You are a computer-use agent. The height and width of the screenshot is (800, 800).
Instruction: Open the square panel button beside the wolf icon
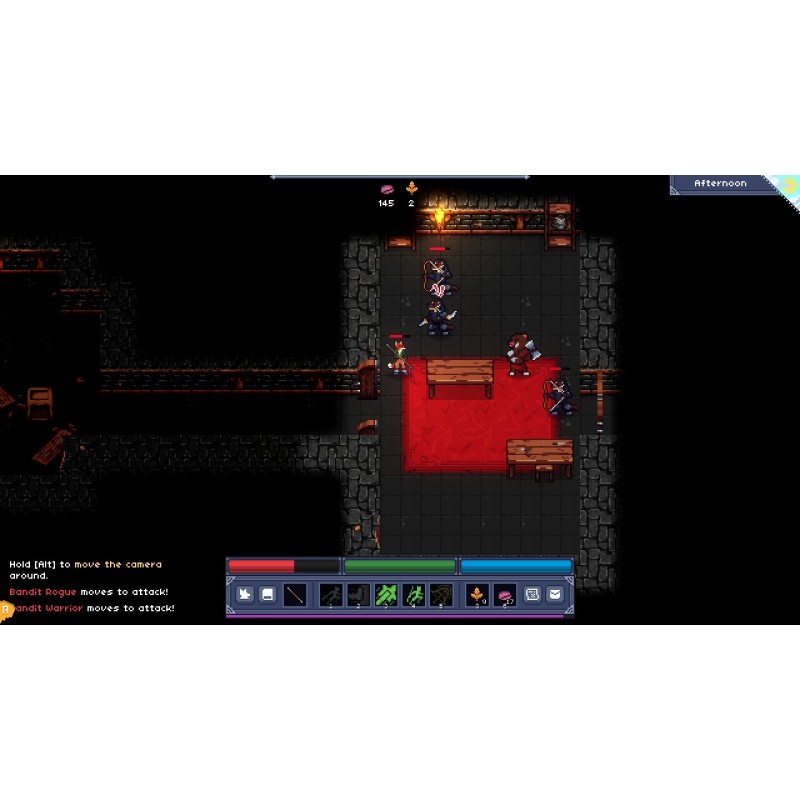268,595
